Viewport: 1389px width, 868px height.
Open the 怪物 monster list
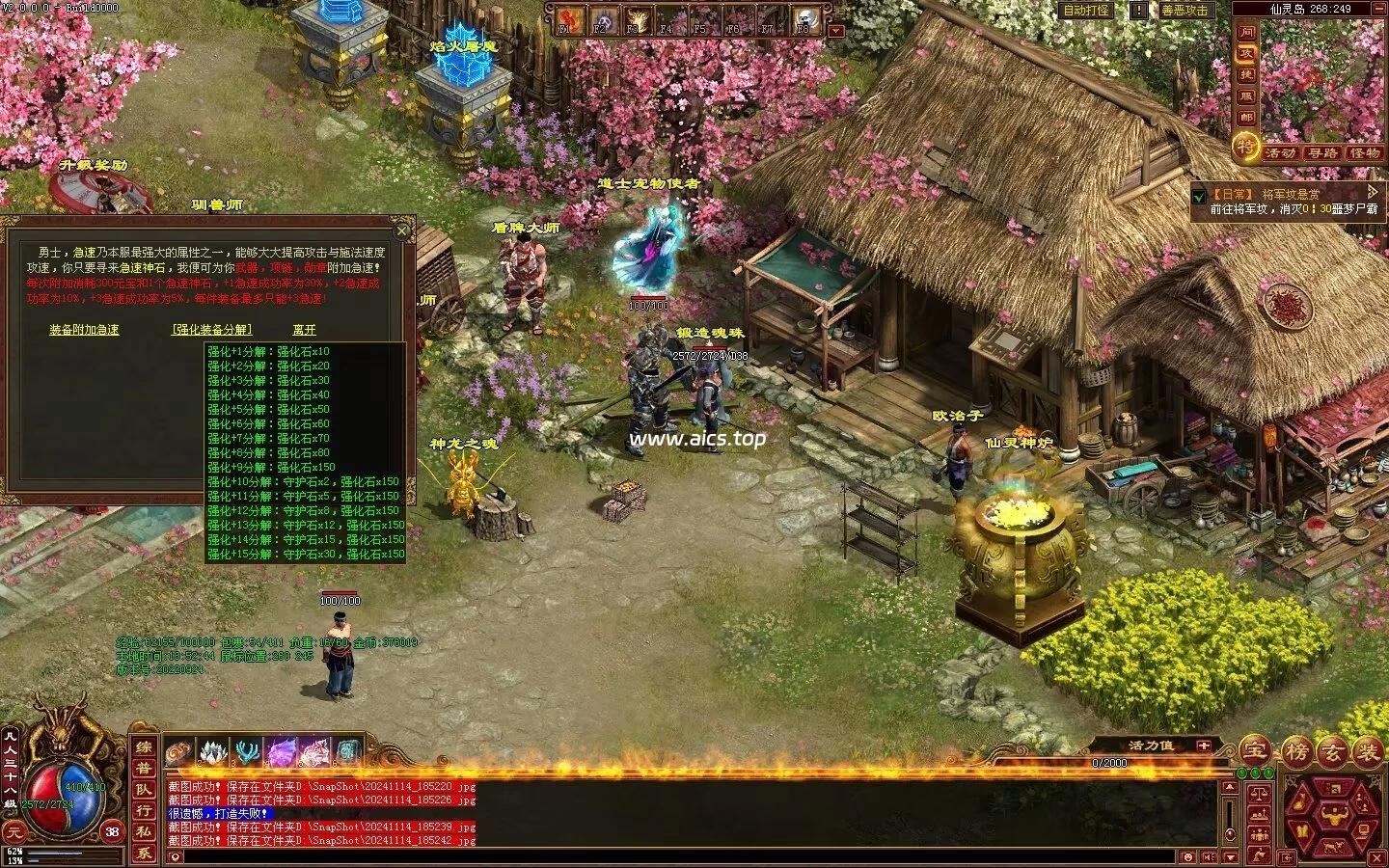point(1365,153)
